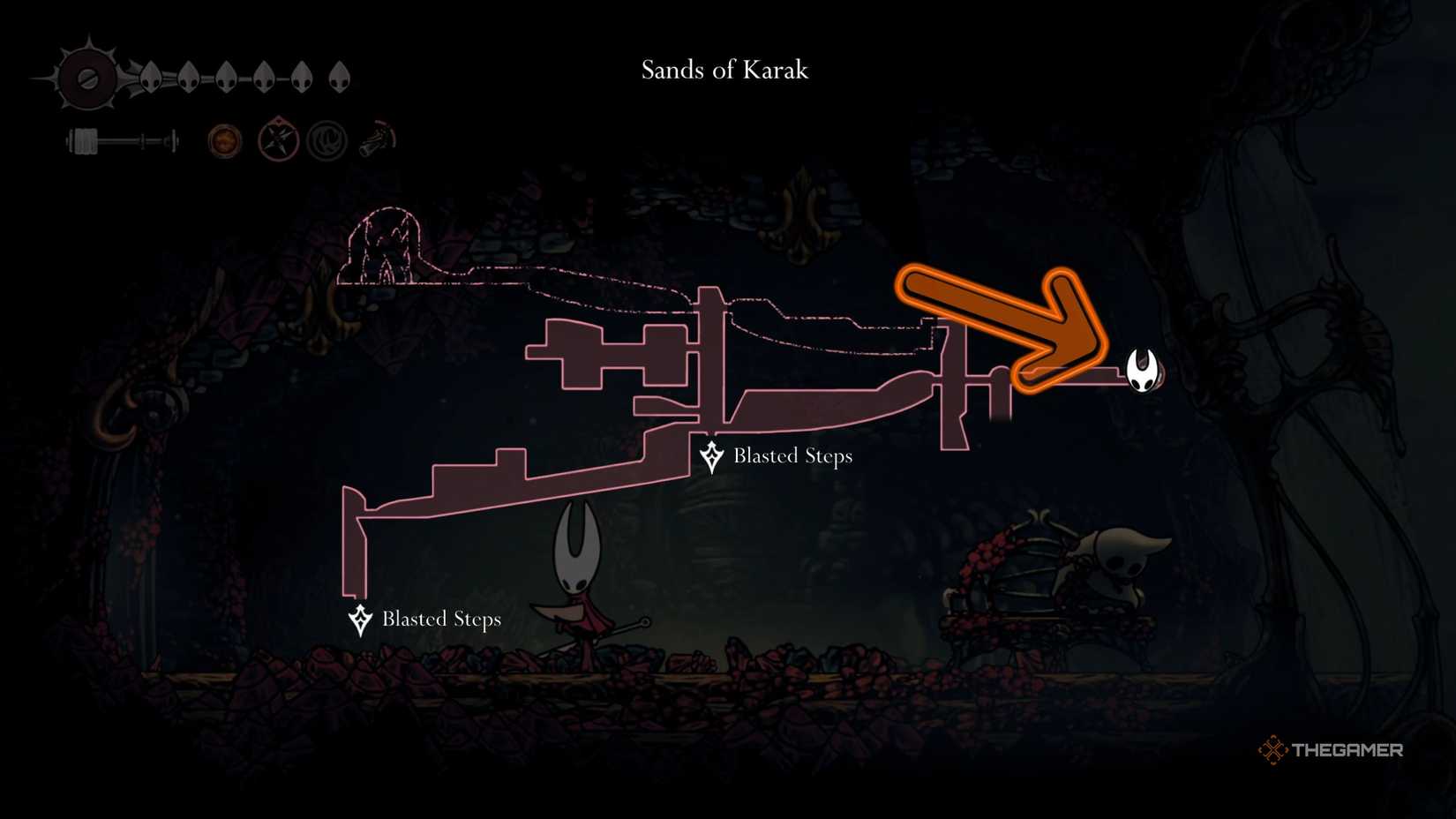Click the orange rosary bead counter icon
This screenshot has width=1456, height=819.
click(x=225, y=139)
